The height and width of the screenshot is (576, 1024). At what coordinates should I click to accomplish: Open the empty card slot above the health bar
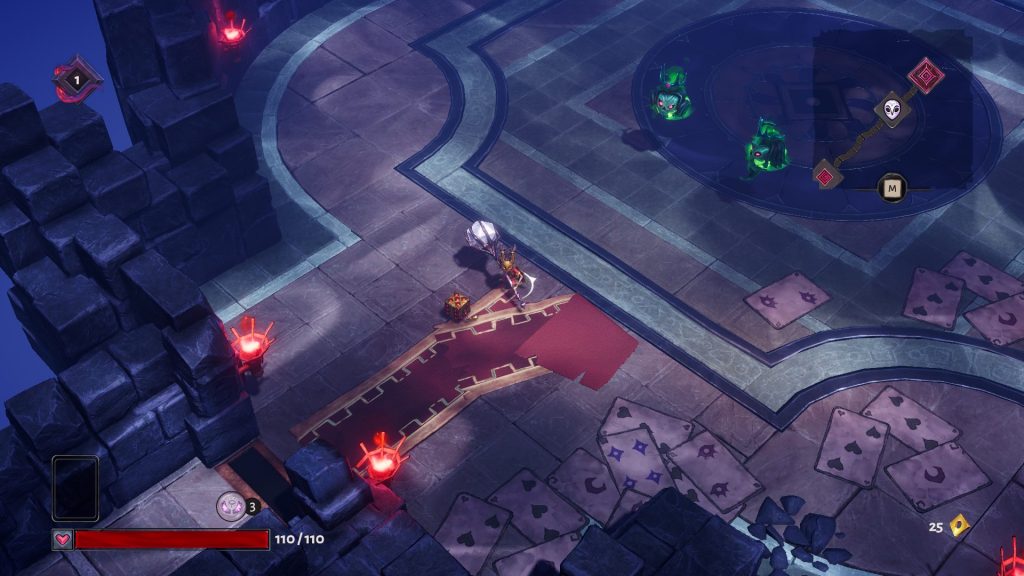[x=75, y=488]
